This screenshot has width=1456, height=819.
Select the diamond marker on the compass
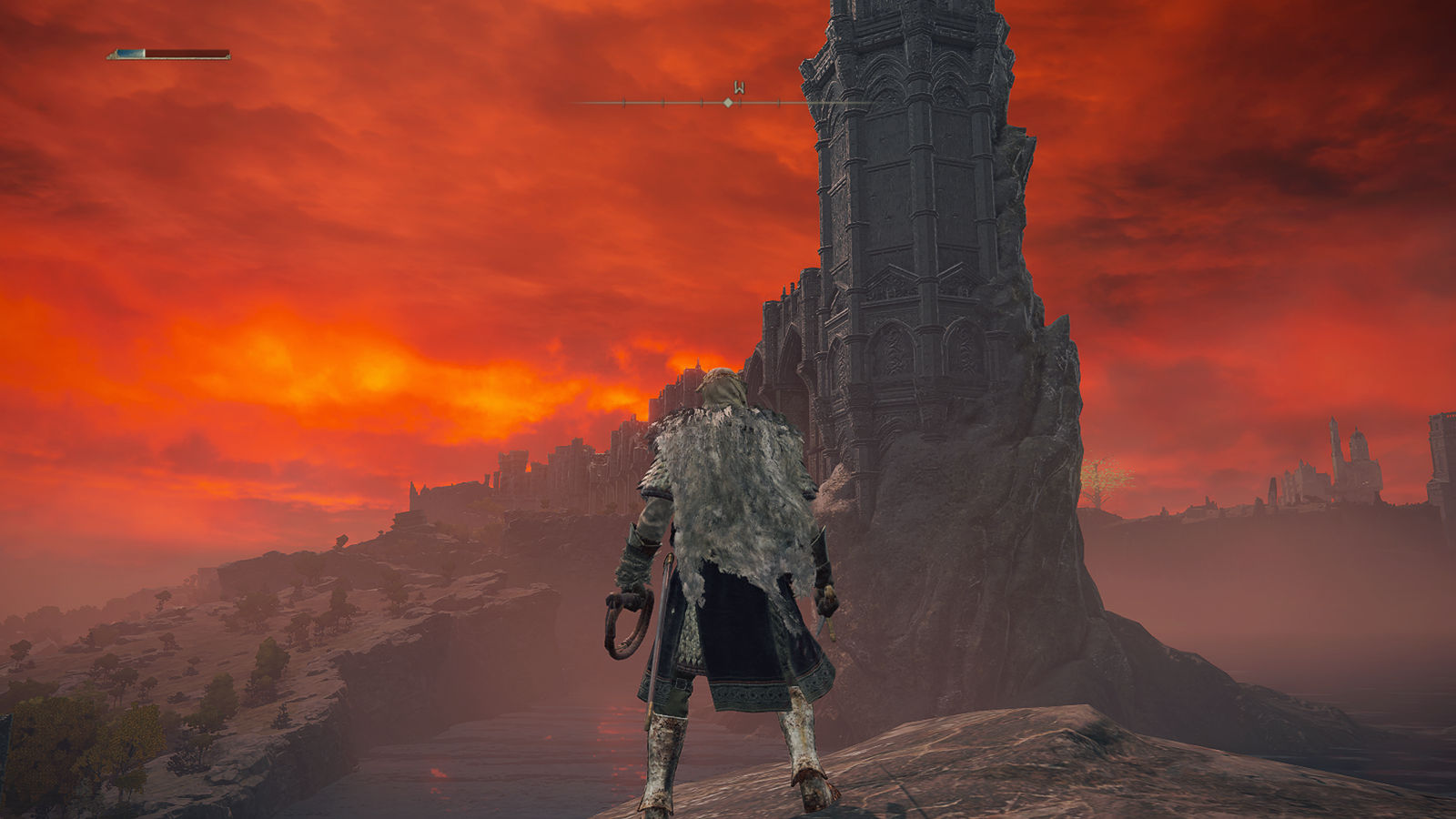728,103
